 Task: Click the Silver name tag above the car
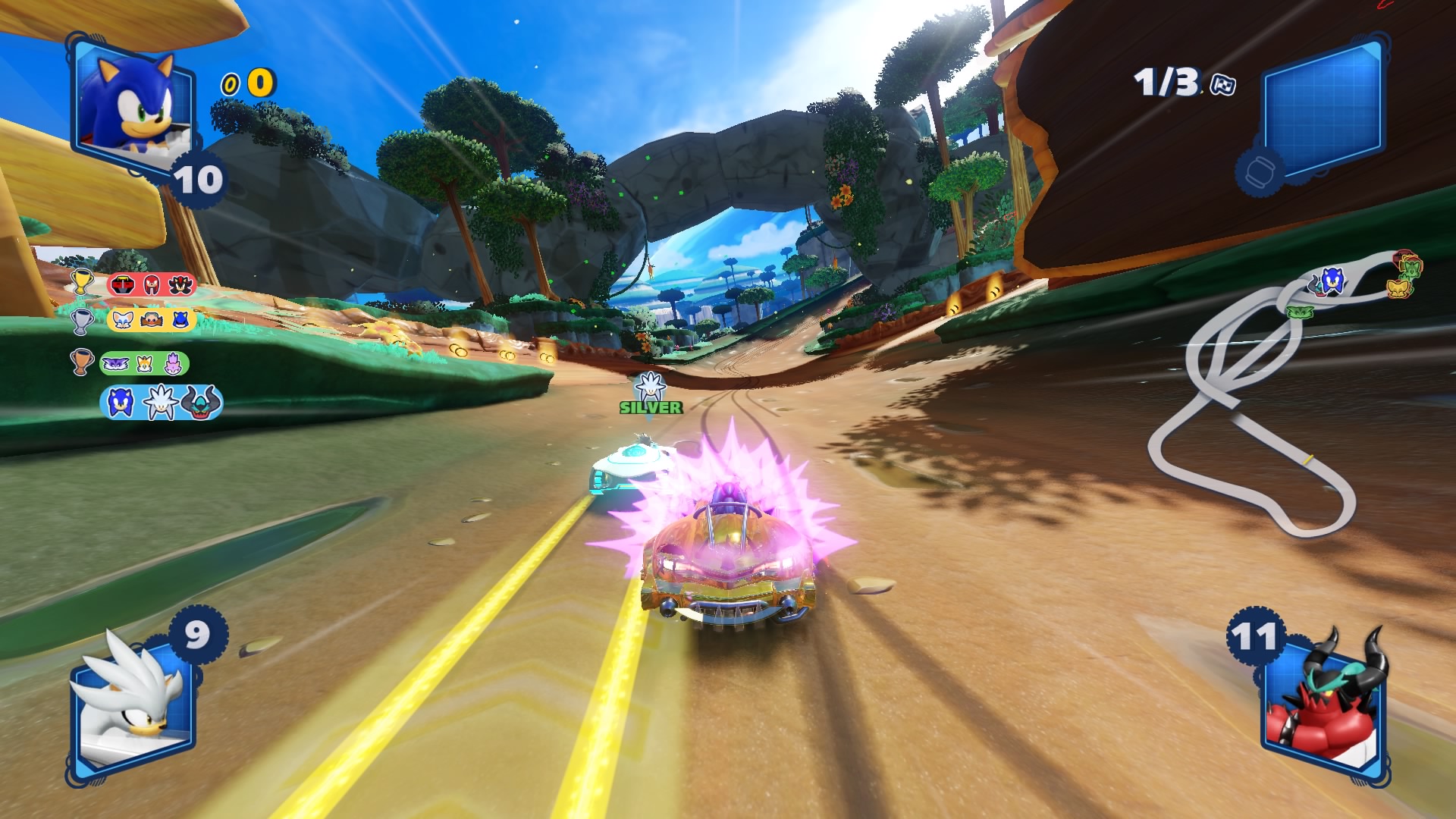[651, 407]
